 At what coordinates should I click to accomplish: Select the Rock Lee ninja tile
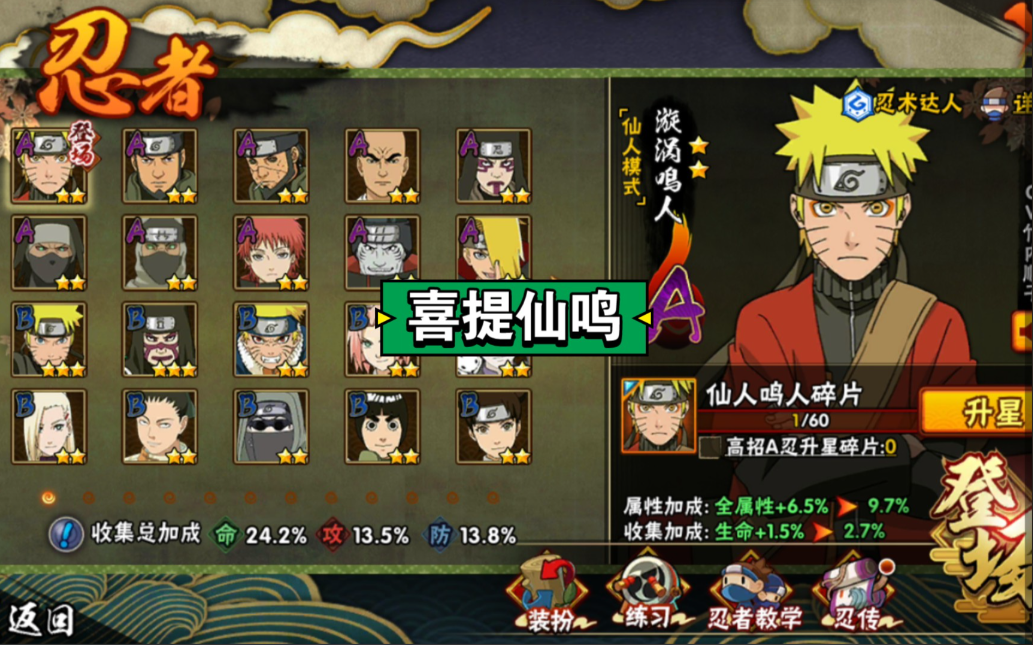point(382,427)
